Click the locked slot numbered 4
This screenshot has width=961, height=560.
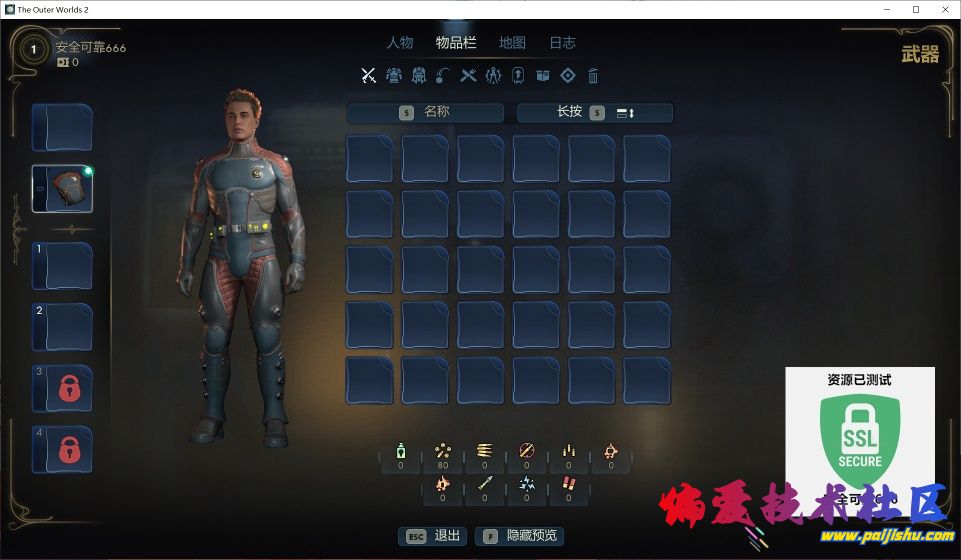[x=63, y=449]
